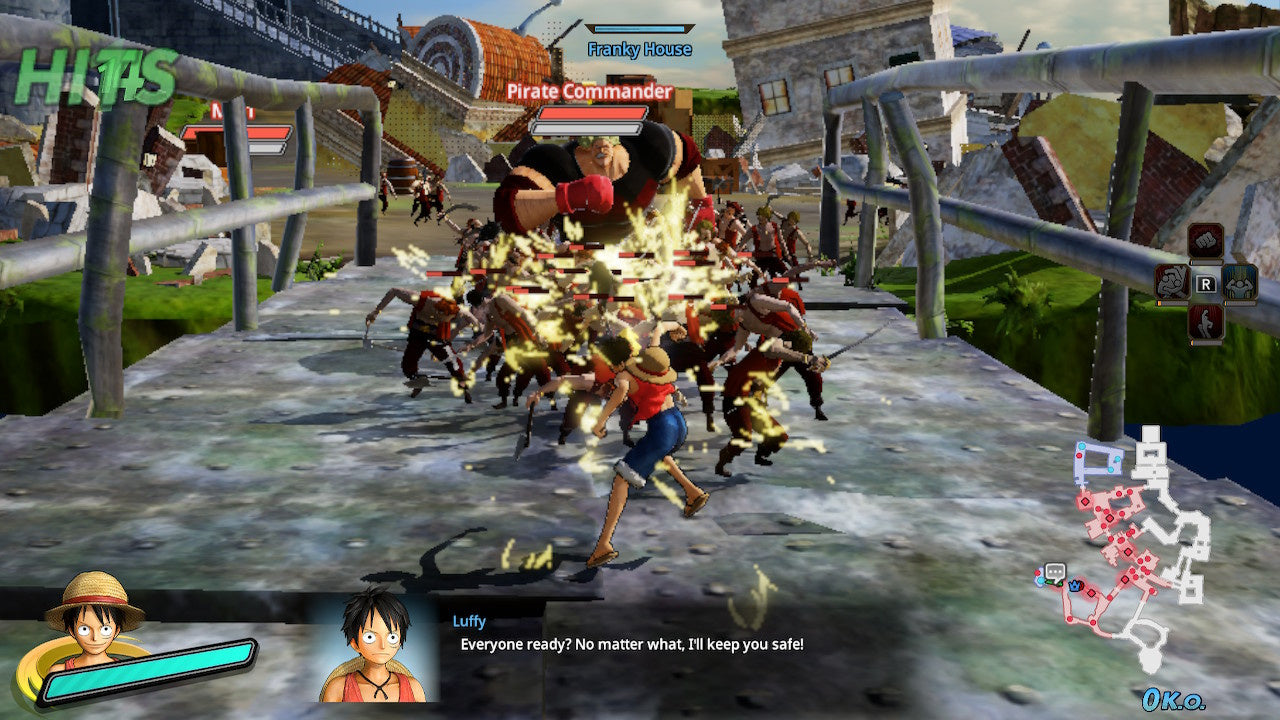The image size is (1280, 720).
Task: Select the crown marker on the minimap
Action: tap(1074, 587)
